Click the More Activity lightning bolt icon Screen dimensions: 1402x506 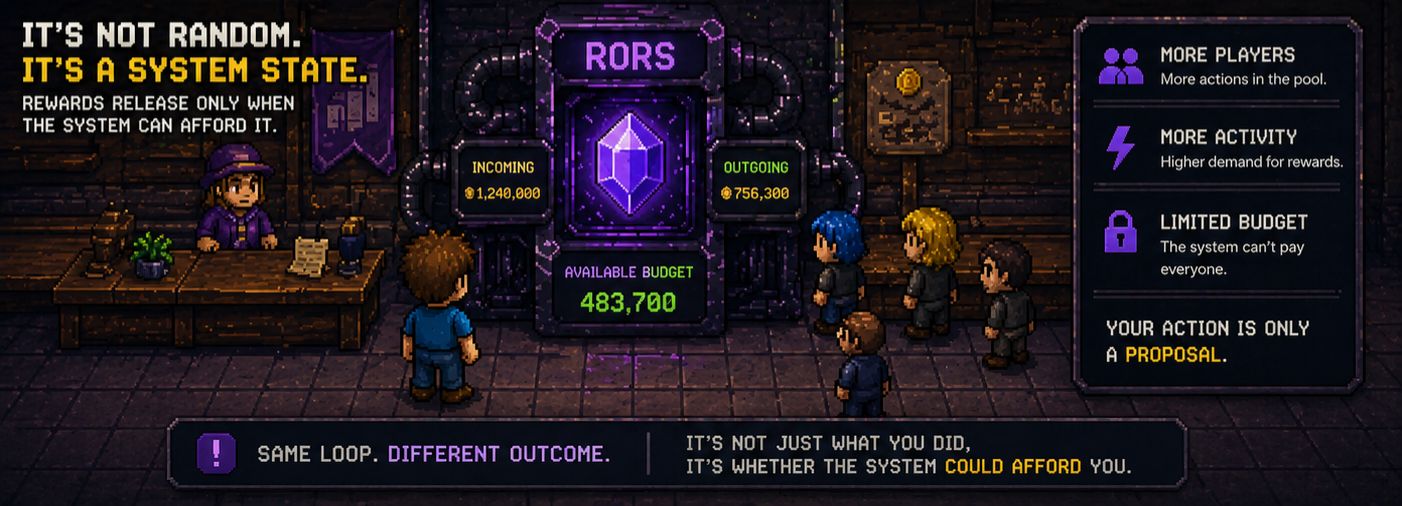click(1120, 148)
